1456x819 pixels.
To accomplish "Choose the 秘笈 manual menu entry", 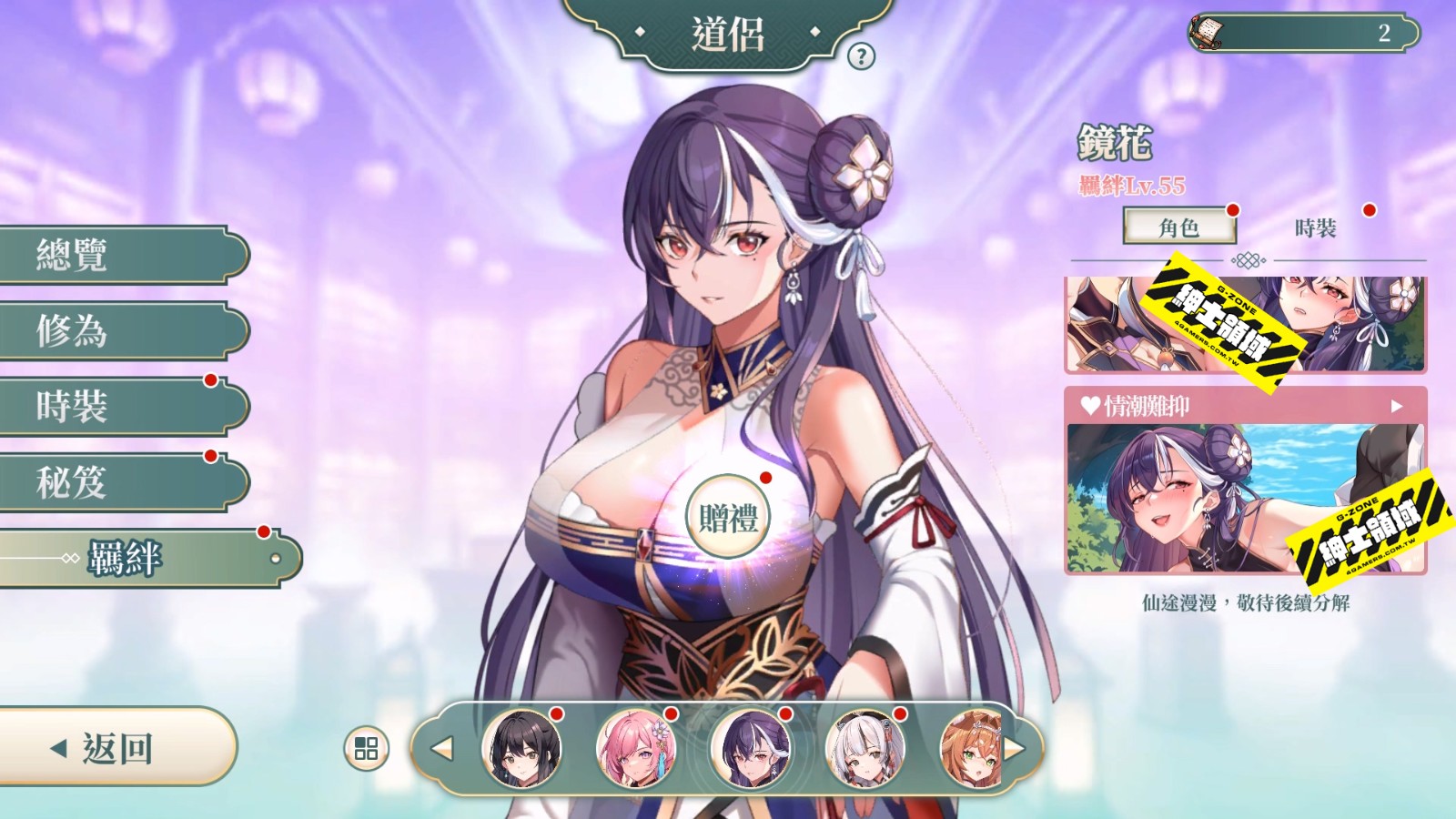I will 118,481.
